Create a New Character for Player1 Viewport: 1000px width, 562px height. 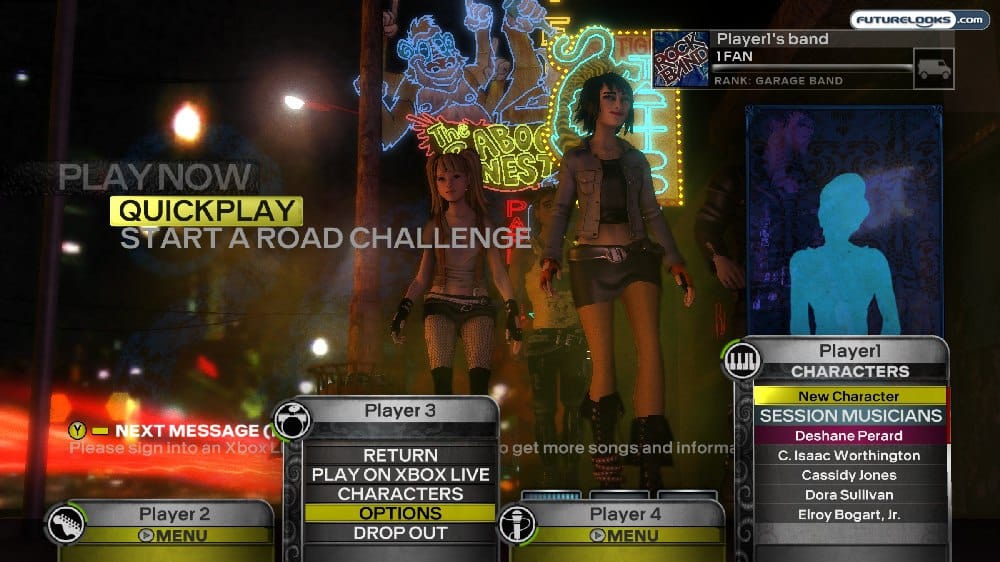click(849, 396)
